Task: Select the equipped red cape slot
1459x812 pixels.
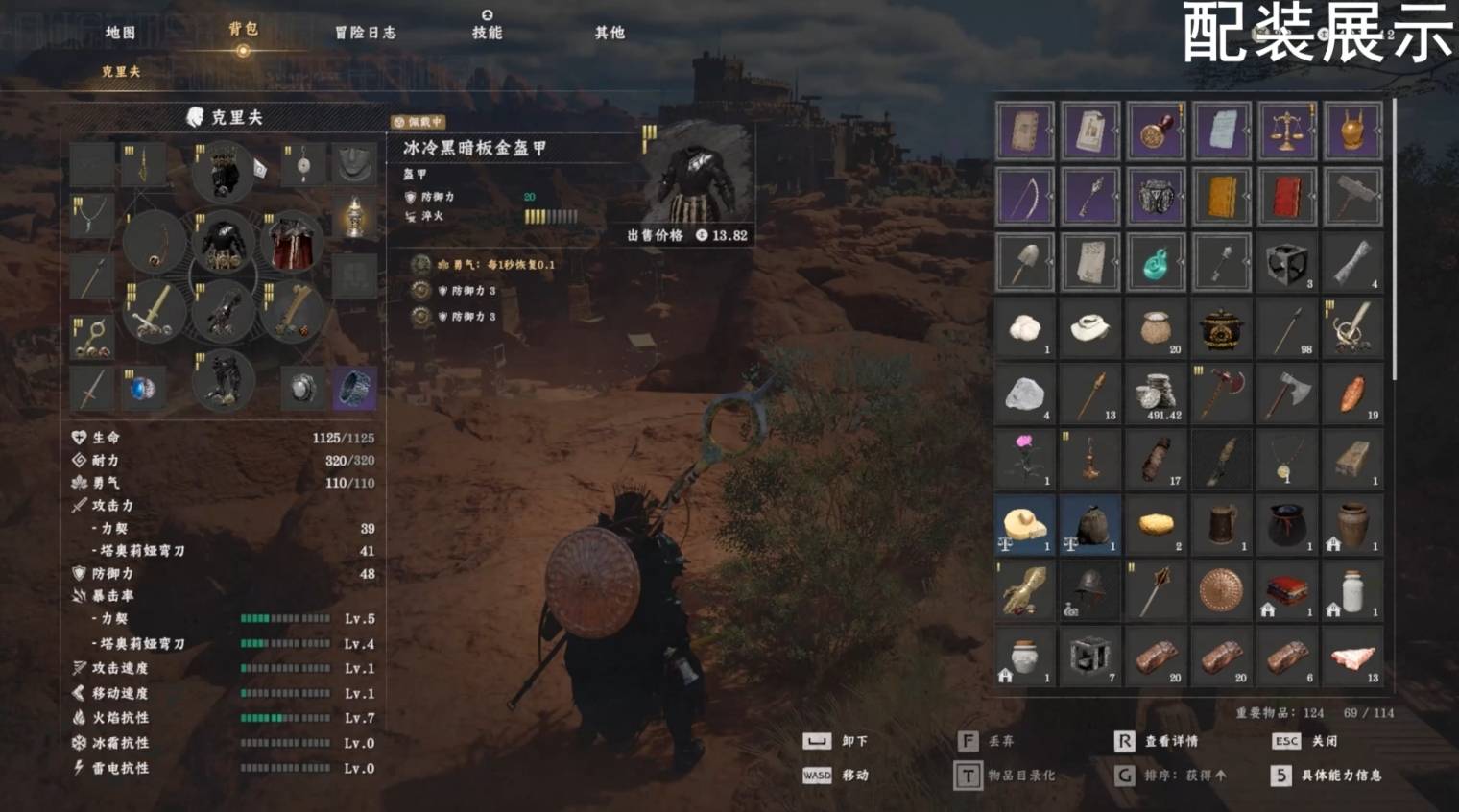Action: pos(290,244)
